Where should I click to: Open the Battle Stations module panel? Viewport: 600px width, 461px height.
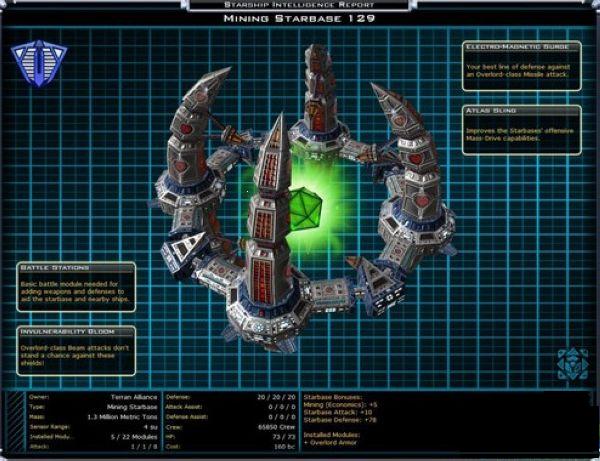click(76, 287)
